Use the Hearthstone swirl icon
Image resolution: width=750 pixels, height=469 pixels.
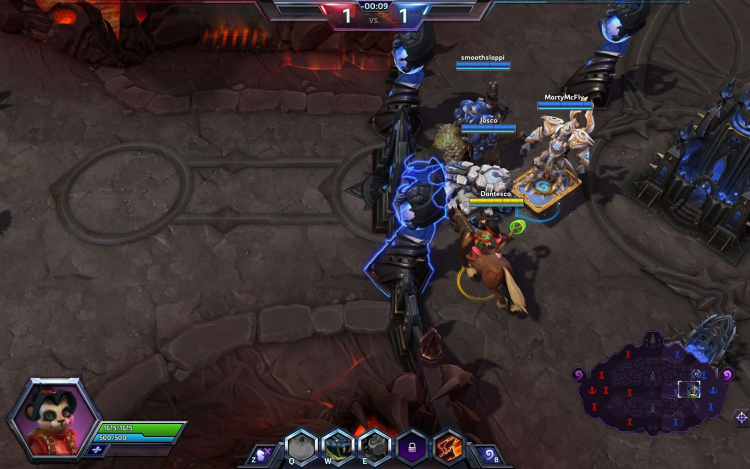coord(489,454)
